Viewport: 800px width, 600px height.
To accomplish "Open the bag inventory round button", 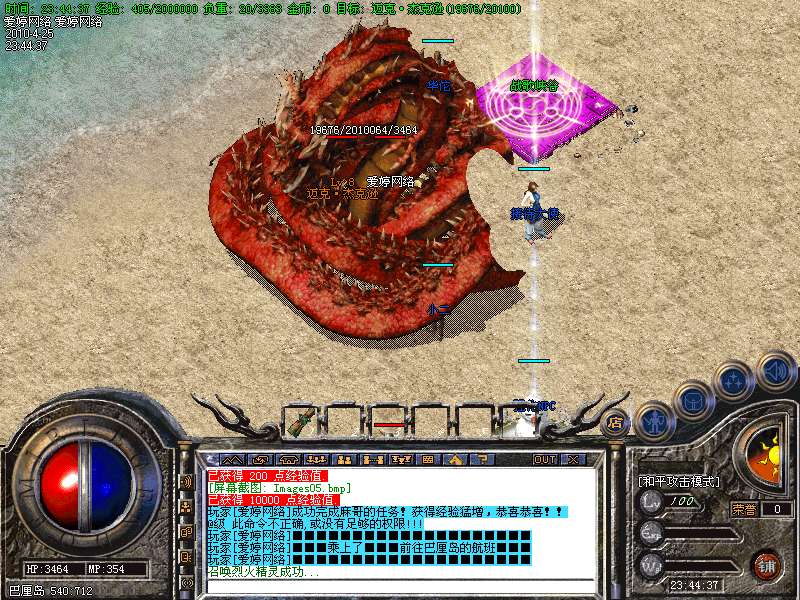I will (694, 401).
